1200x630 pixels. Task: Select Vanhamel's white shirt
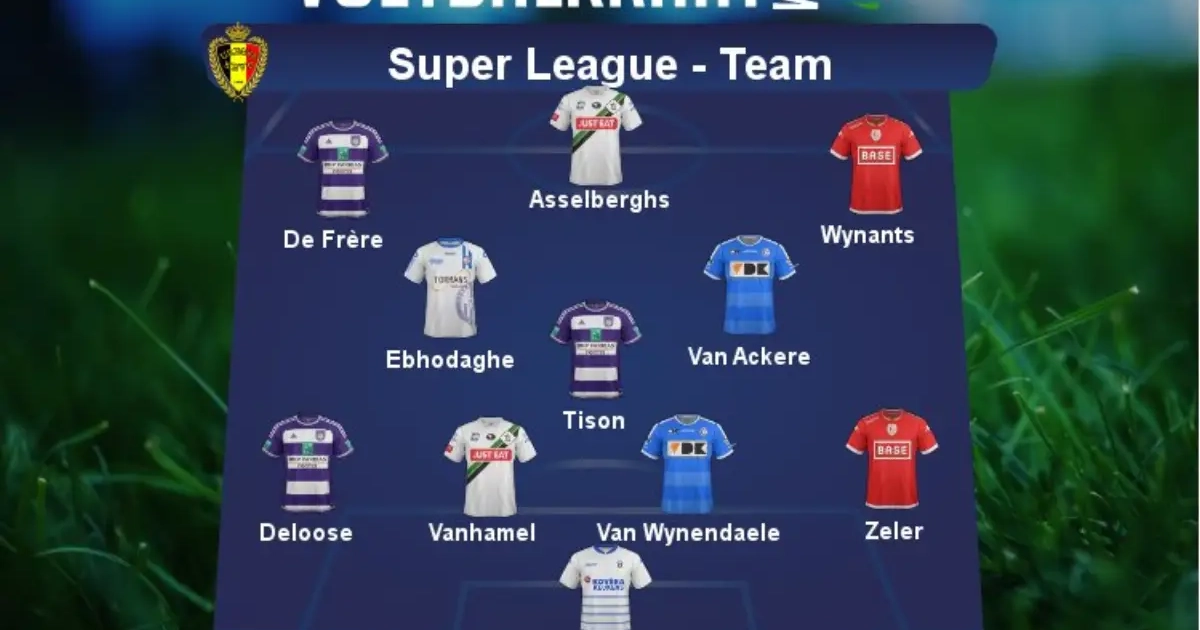(x=490, y=465)
